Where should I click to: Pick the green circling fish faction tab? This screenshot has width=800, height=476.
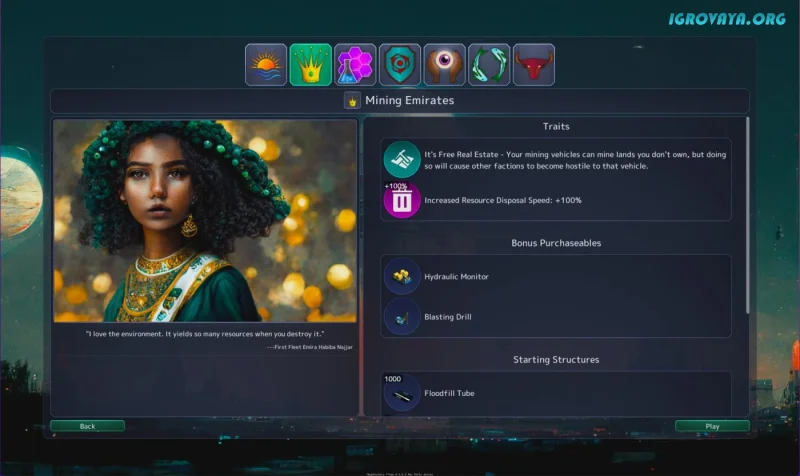[489, 65]
